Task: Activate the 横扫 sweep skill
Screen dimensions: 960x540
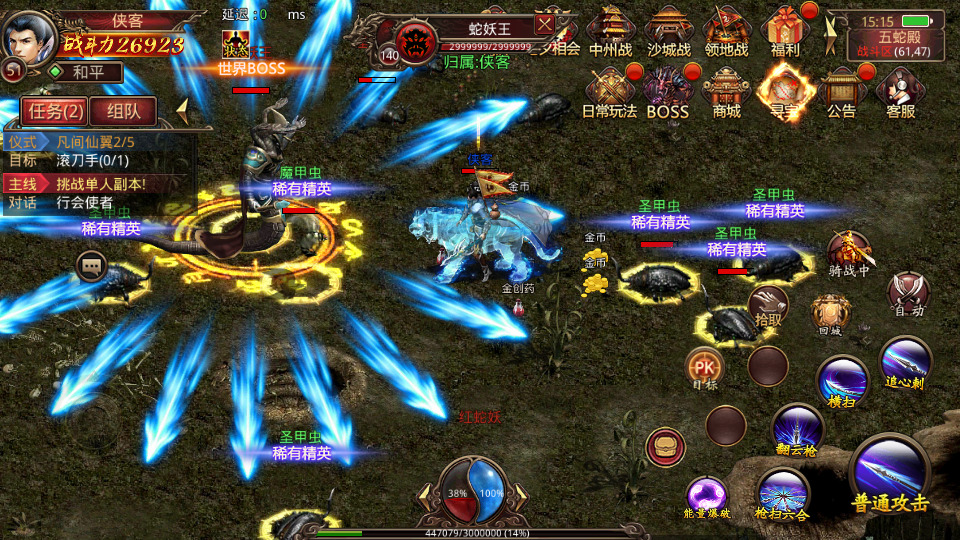Action: pos(842,382)
